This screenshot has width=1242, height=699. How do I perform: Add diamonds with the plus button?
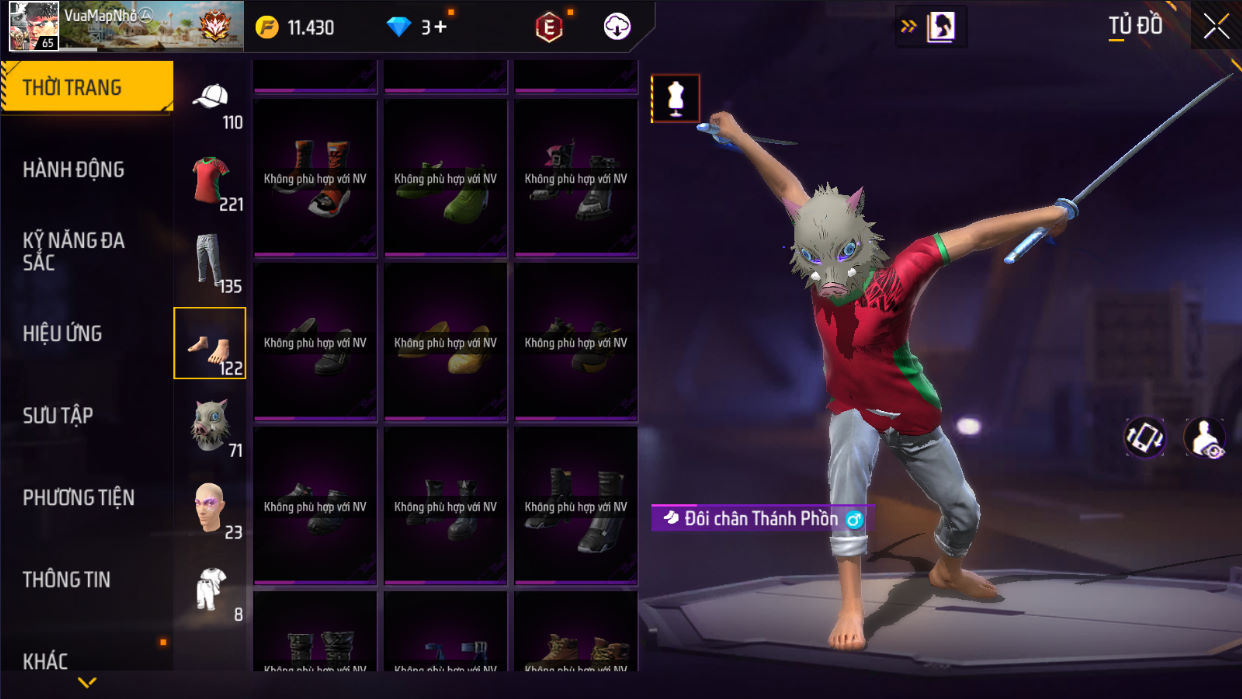tap(440, 27)
